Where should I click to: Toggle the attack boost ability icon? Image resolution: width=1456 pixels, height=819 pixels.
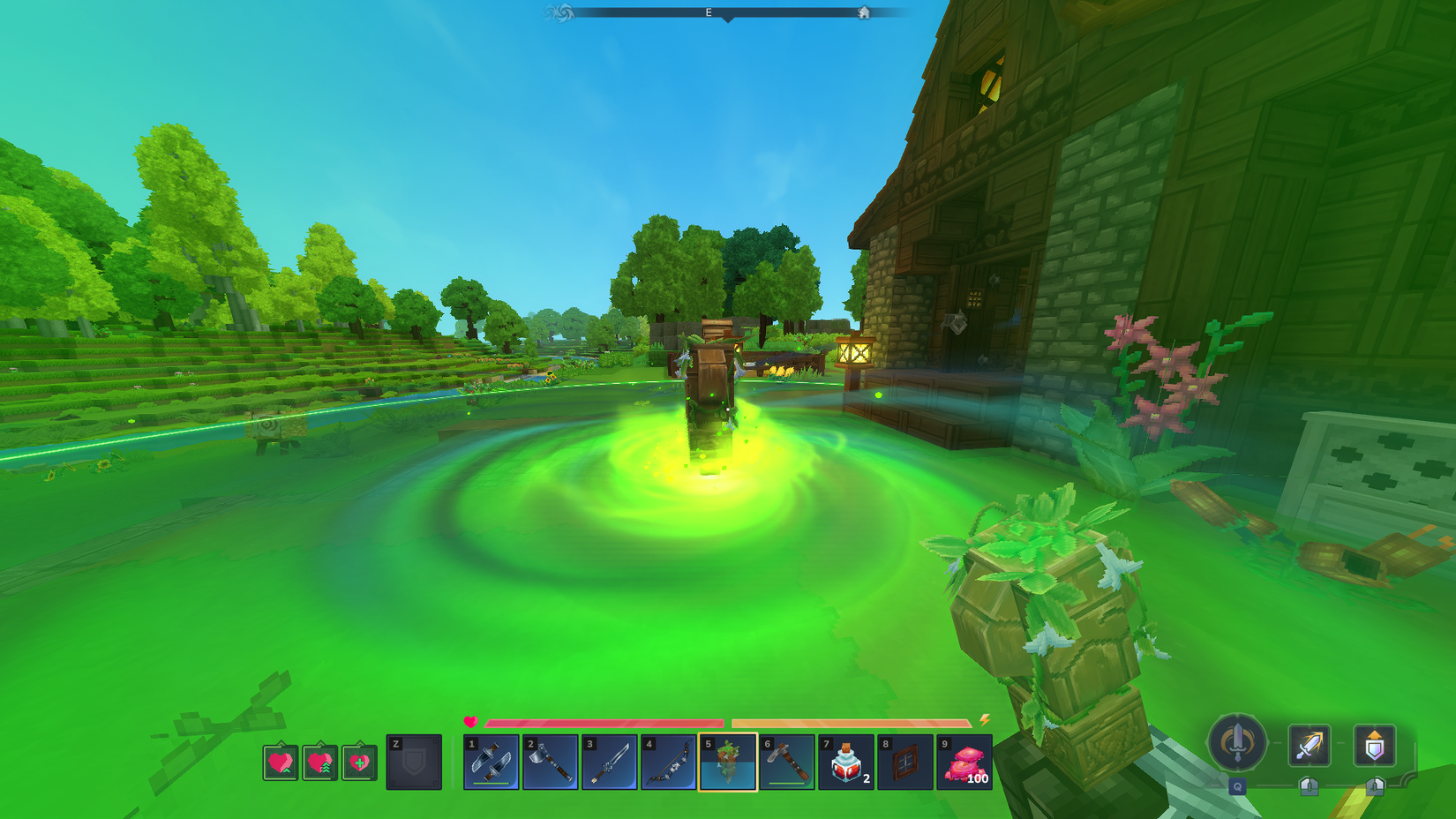tap(1309, 746)
